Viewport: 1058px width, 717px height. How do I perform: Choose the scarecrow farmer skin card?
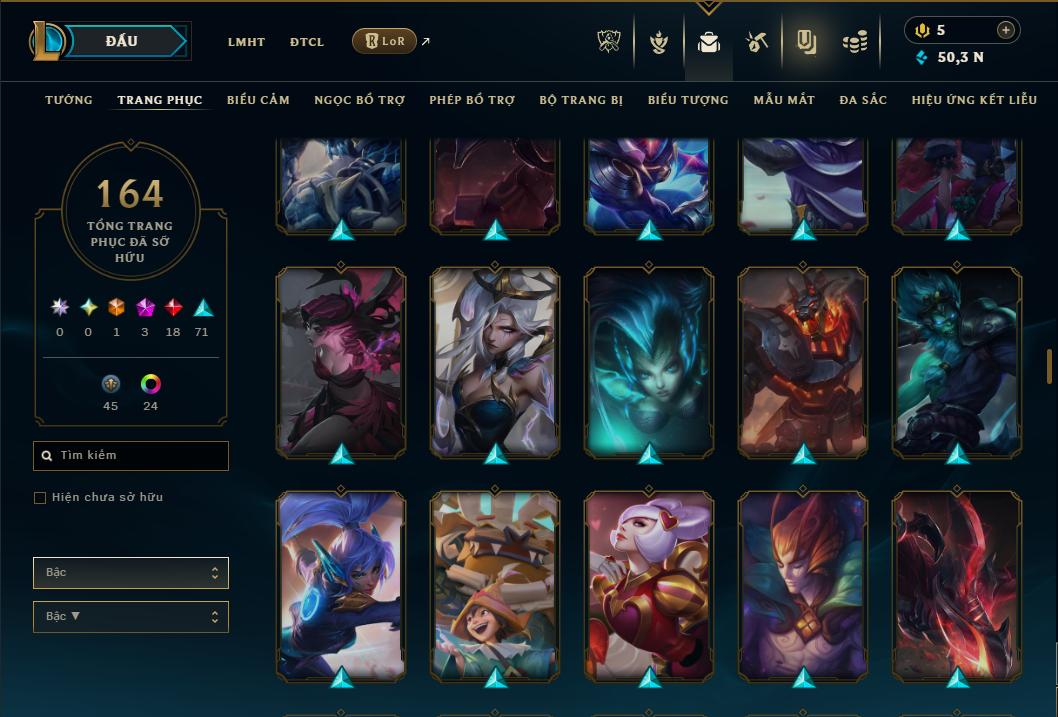[x=496, y=585]
